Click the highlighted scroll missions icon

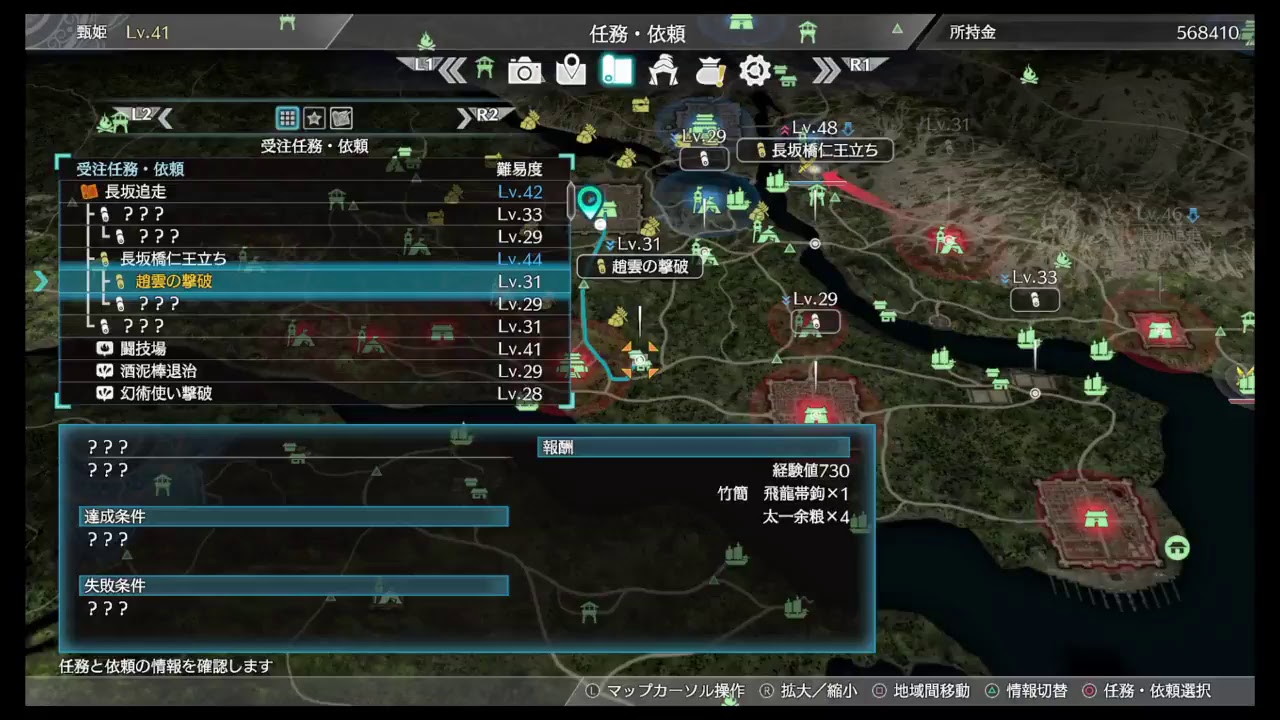pyautogui.click(x=617, y=71)
